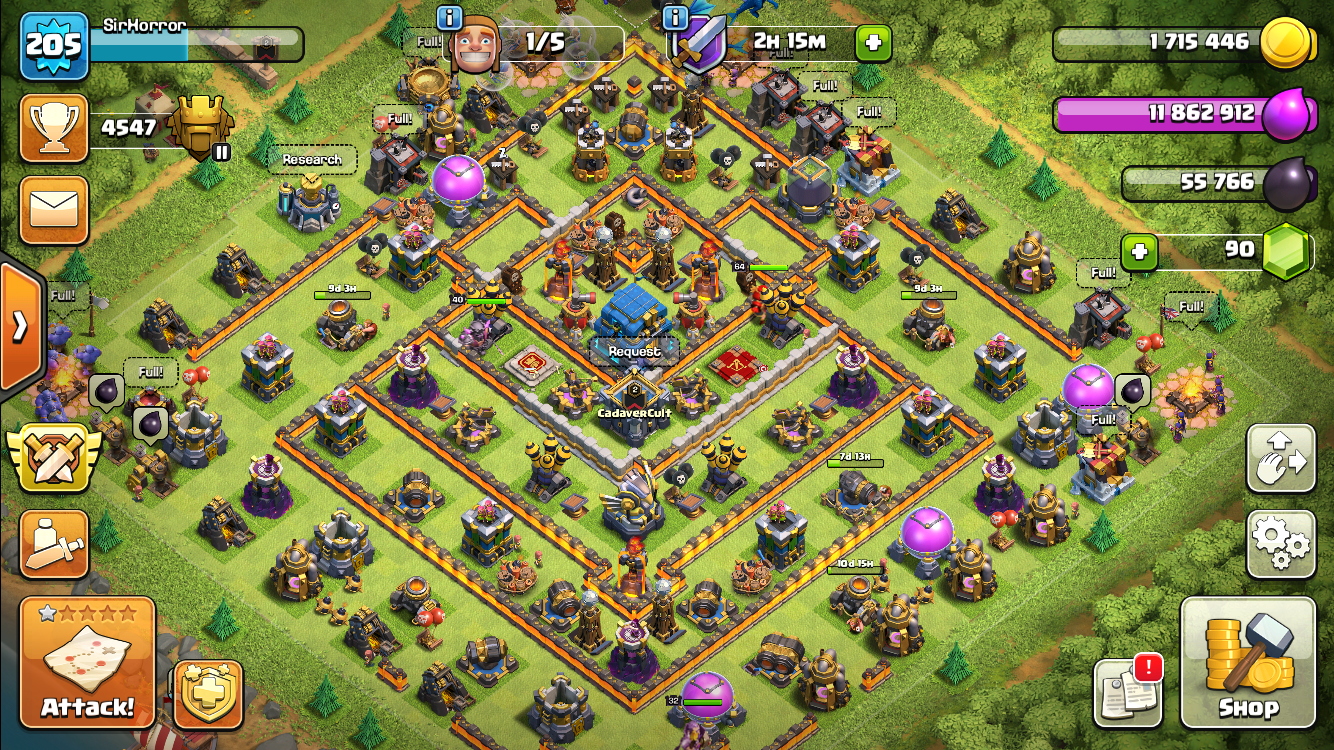This screenshot has height=750, width=1334.
Task: Open the army overview sword button
Action: click(54, 544)
